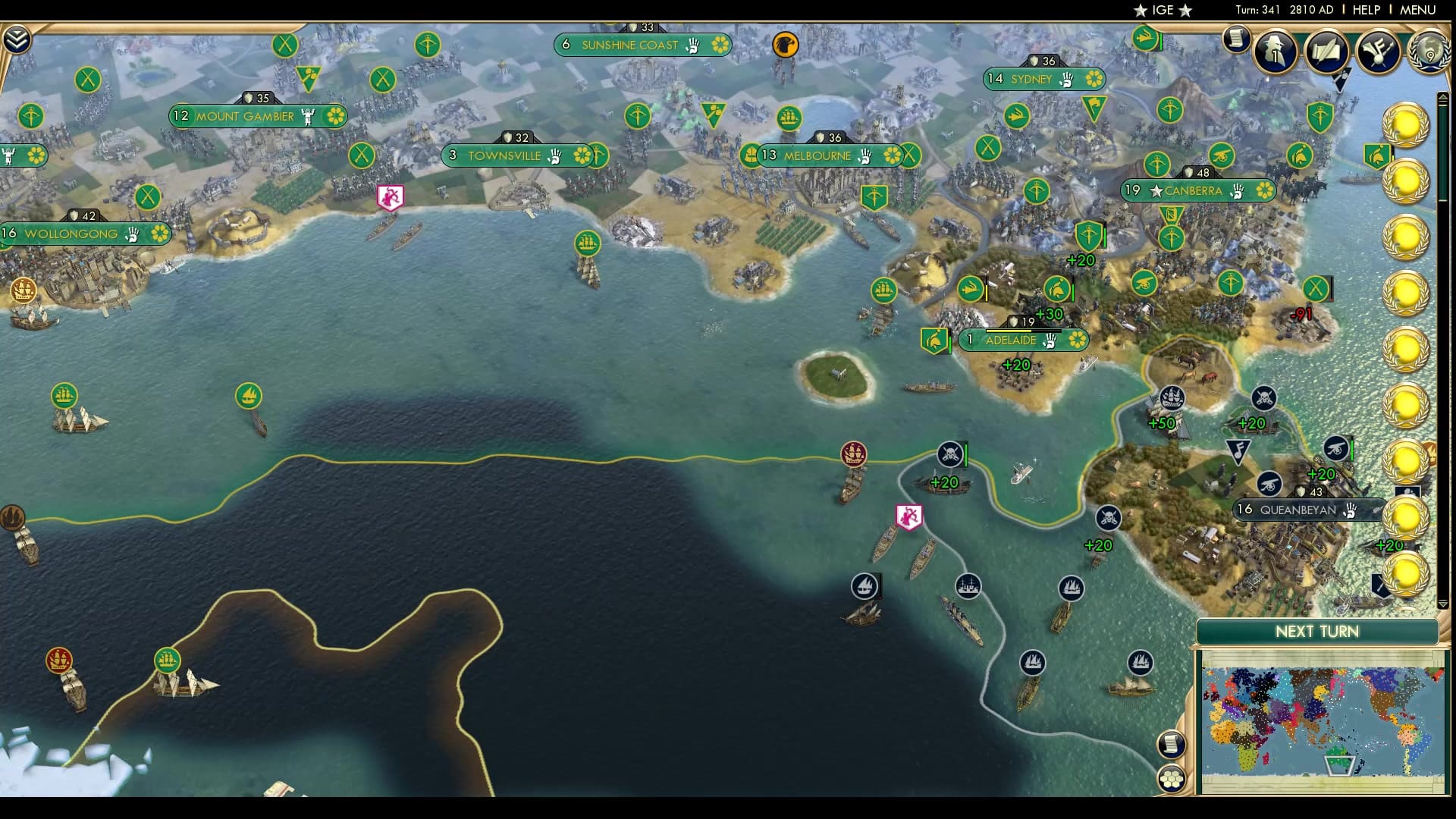Viewport: 1456px width, 819px height.
Task: Open the Cultural overview music-note icon
Action: click(1376, 52)
